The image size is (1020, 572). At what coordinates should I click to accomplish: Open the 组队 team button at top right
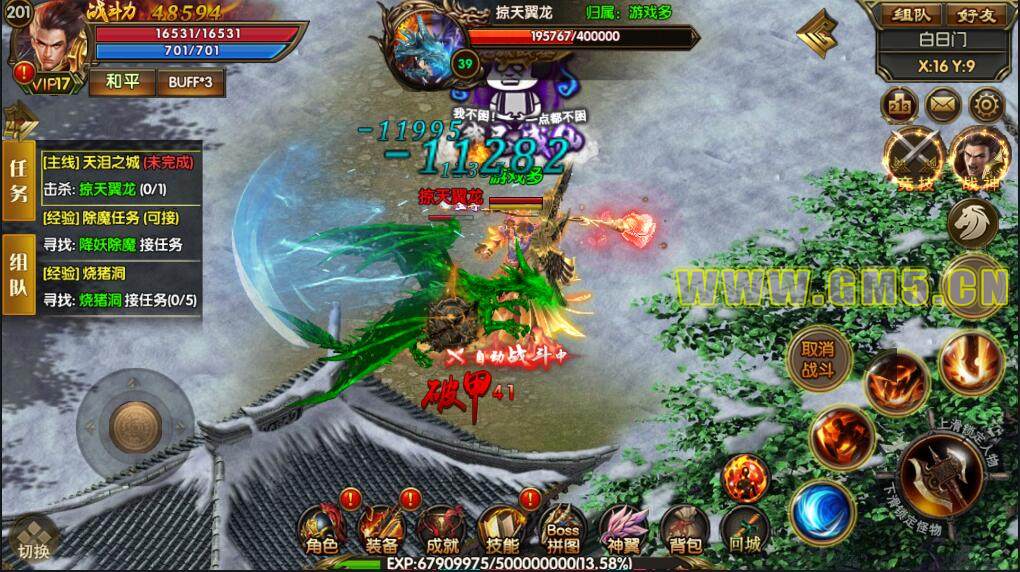click(898, 15)
